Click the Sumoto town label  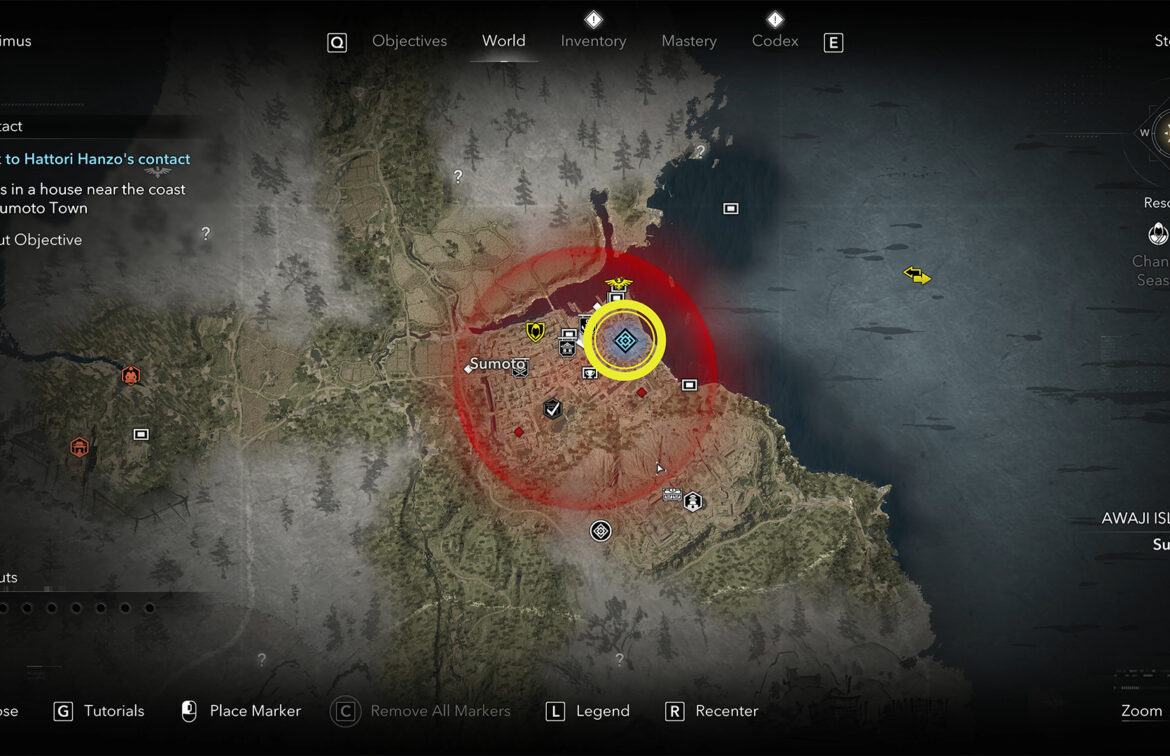(497, 364)
